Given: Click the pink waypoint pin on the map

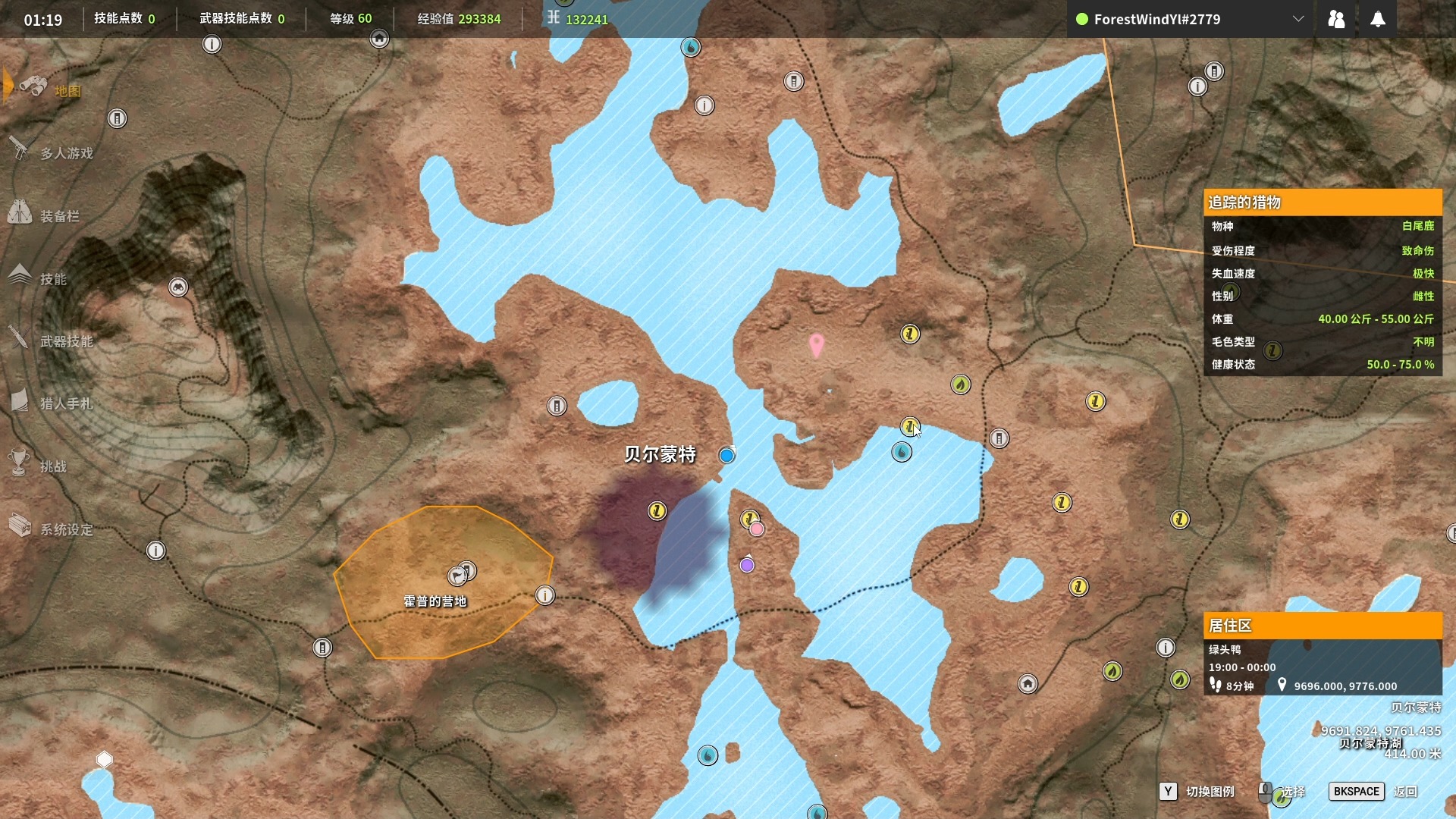Looking at the screenshot, I should click(x=816, y=345).
